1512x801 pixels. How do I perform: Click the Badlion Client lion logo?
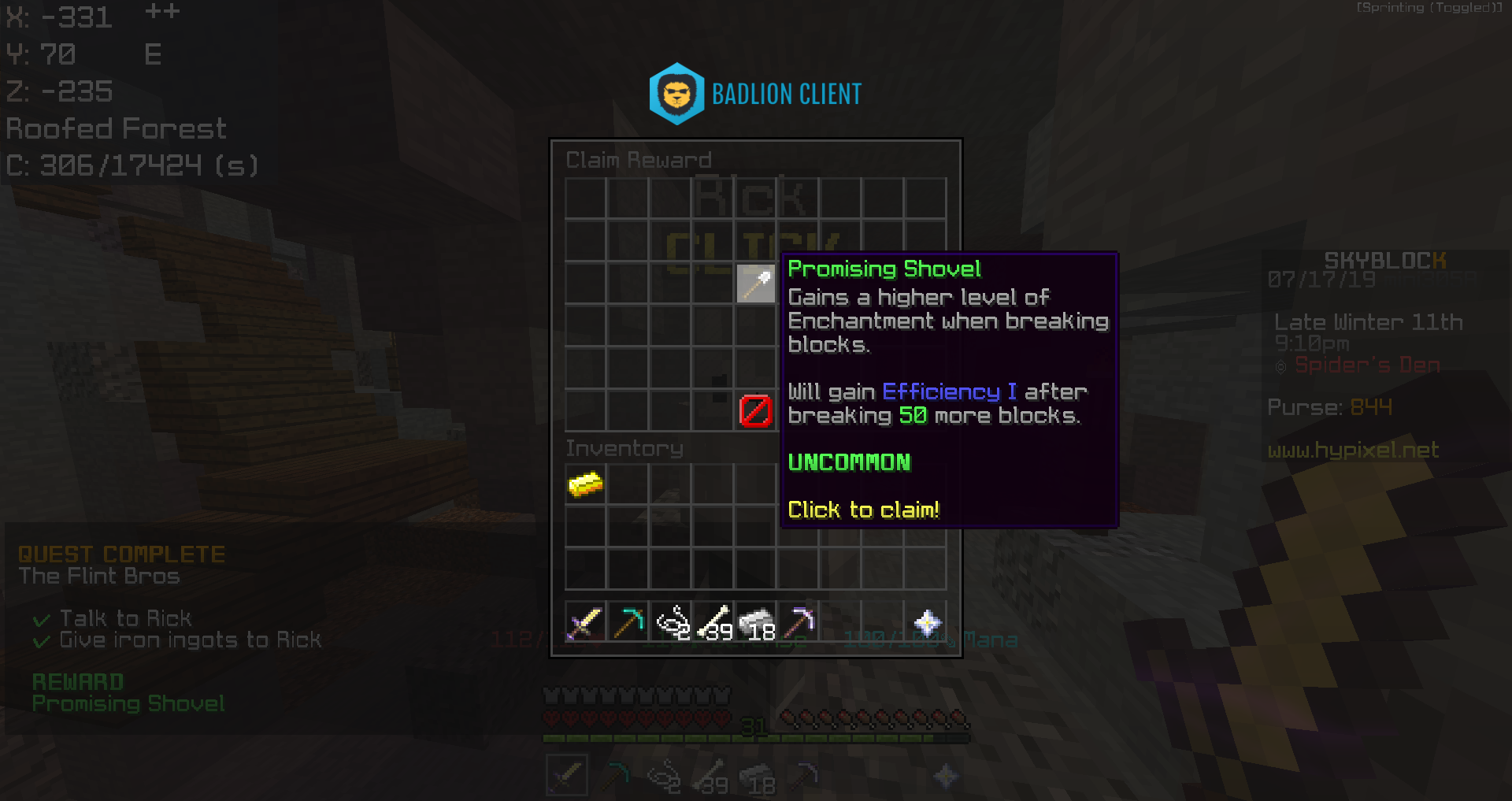(x=678, y=93)
